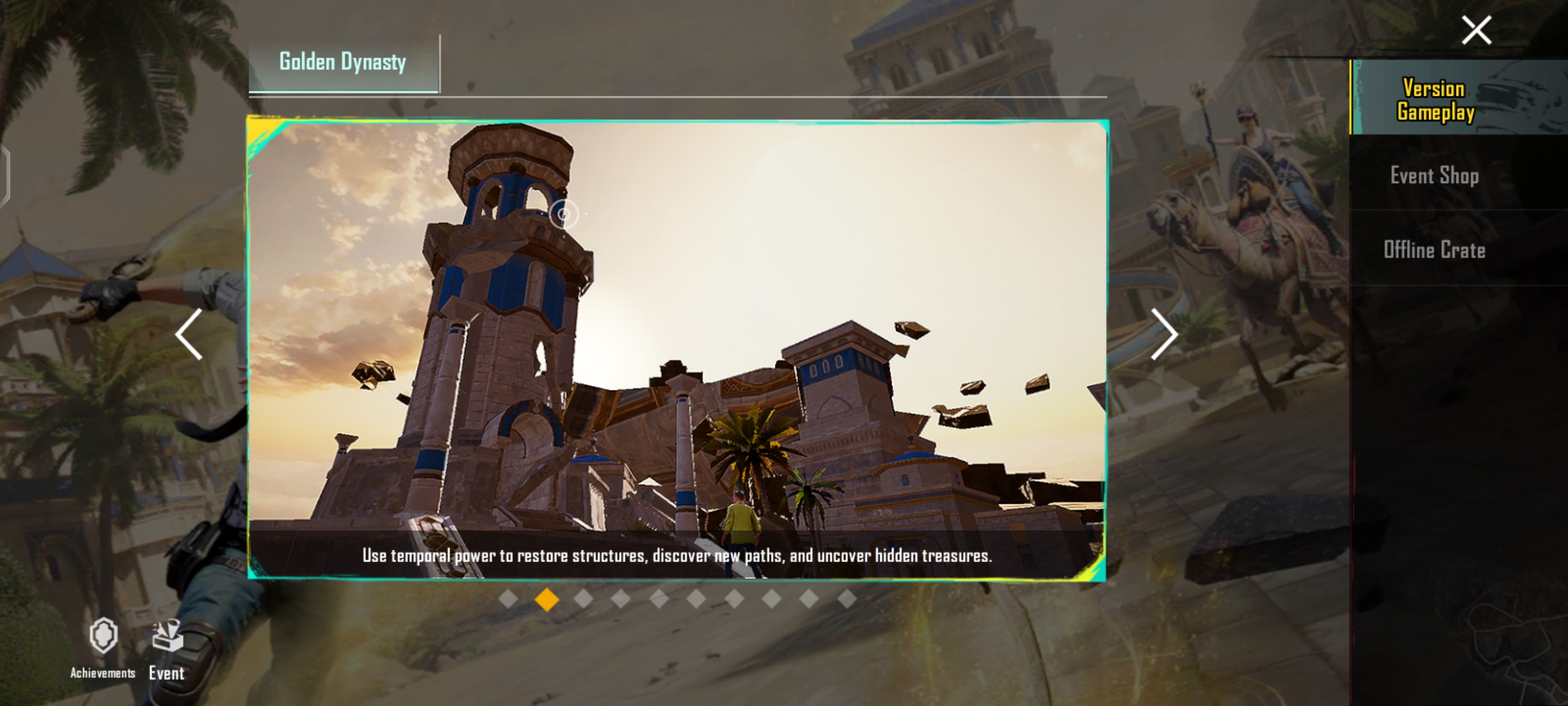
Task: Open the Event icon
Action: (167, 649)
